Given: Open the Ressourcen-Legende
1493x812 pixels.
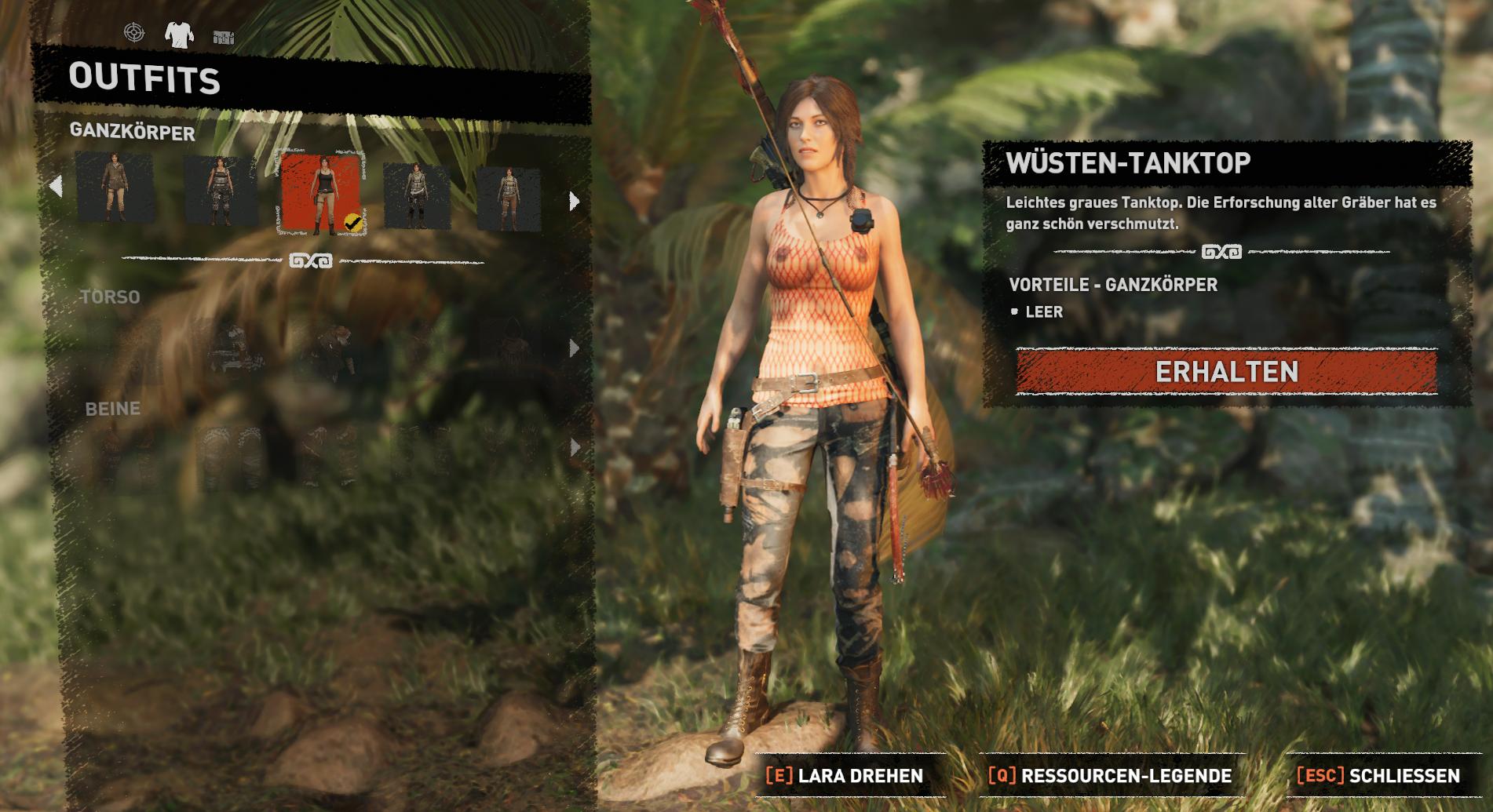Looking at the screenshot, I should coord(1110,776).
